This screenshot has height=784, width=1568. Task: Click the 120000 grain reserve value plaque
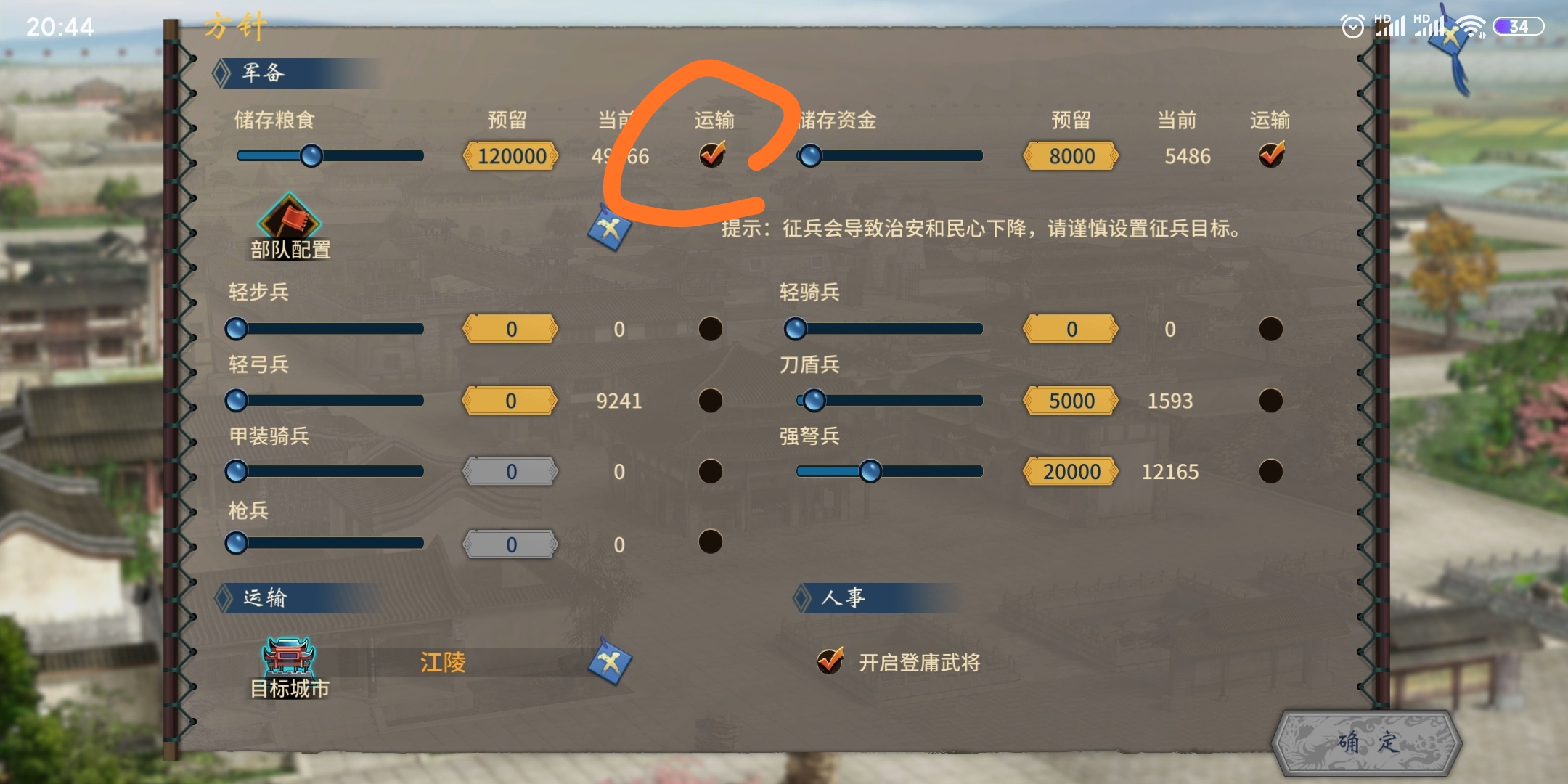point(512,156)
